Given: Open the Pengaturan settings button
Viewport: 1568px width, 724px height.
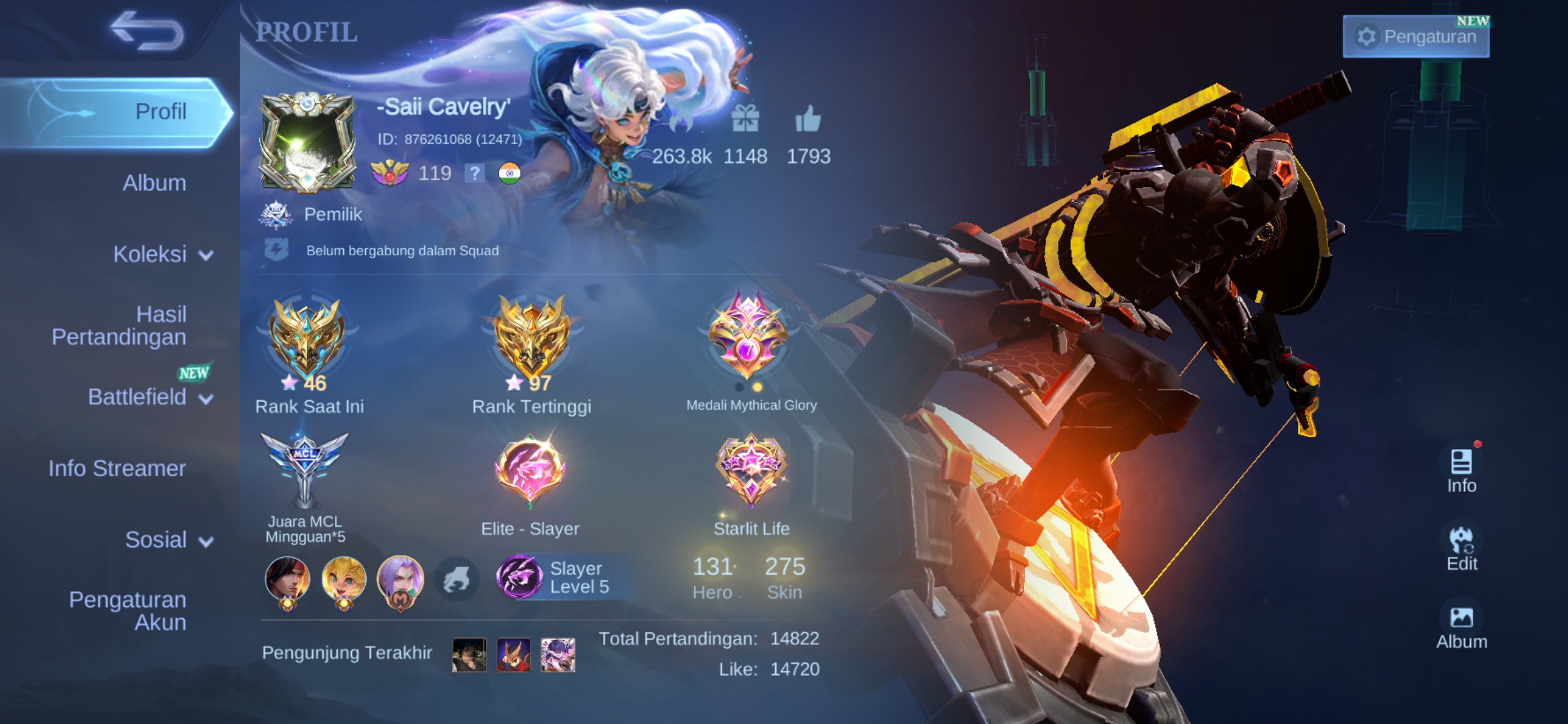Looking at the screenshot, I should pyautogui.click(x=1416, y=36).
